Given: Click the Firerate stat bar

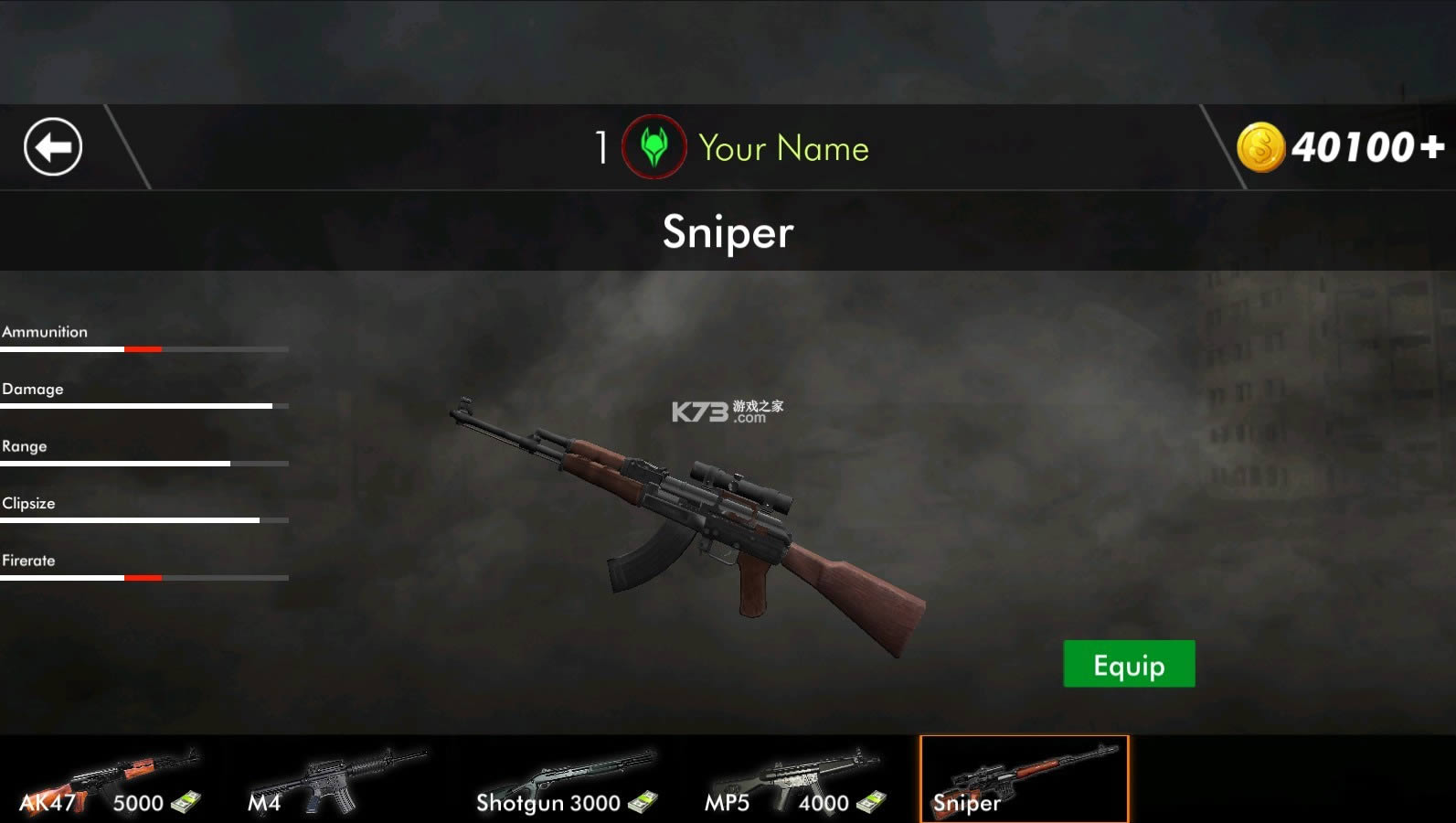Looking at the screenshot, I should [143, 577].
